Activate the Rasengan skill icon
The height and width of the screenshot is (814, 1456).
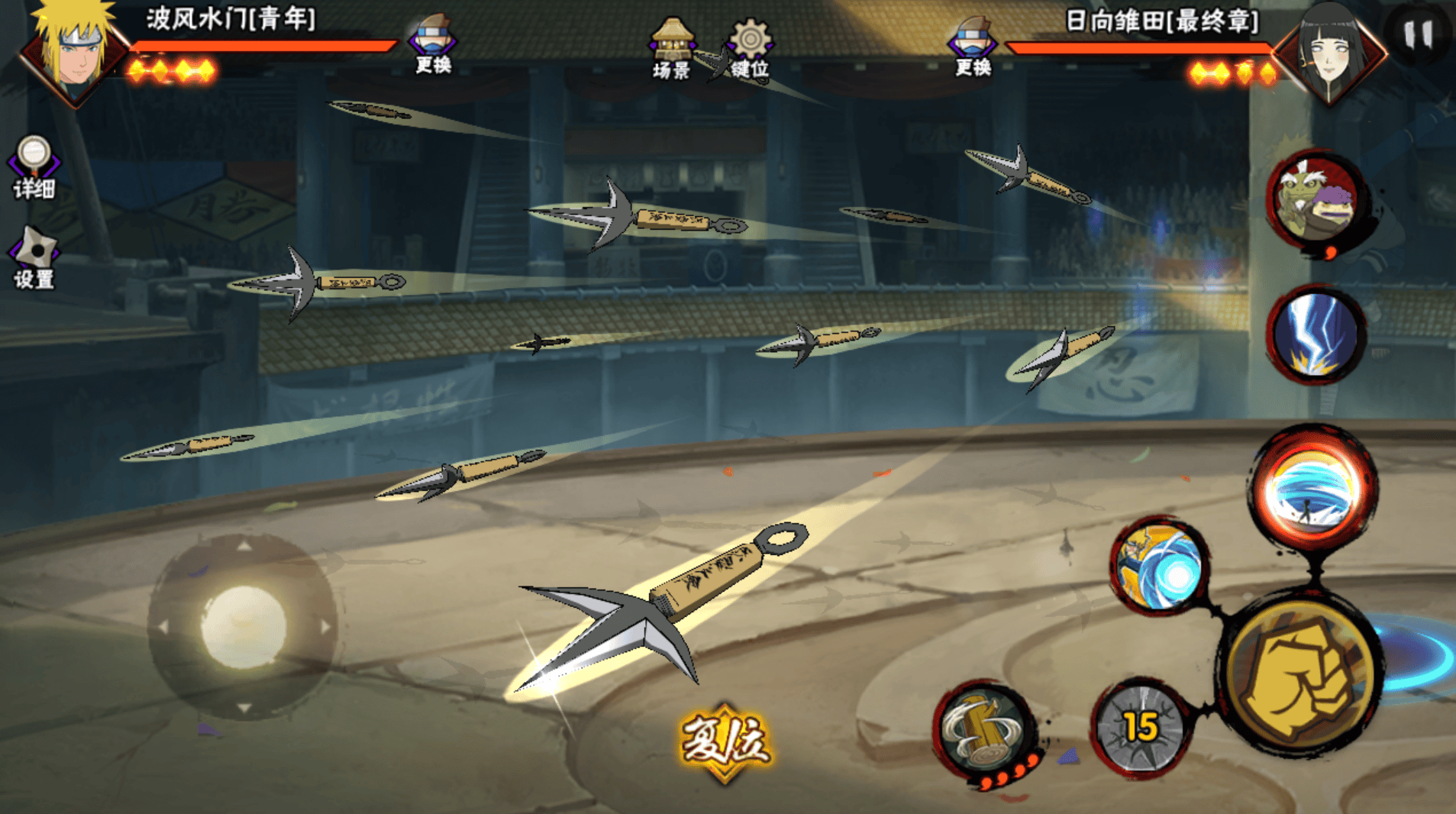pyautogui.click(x=1160, y=567)
